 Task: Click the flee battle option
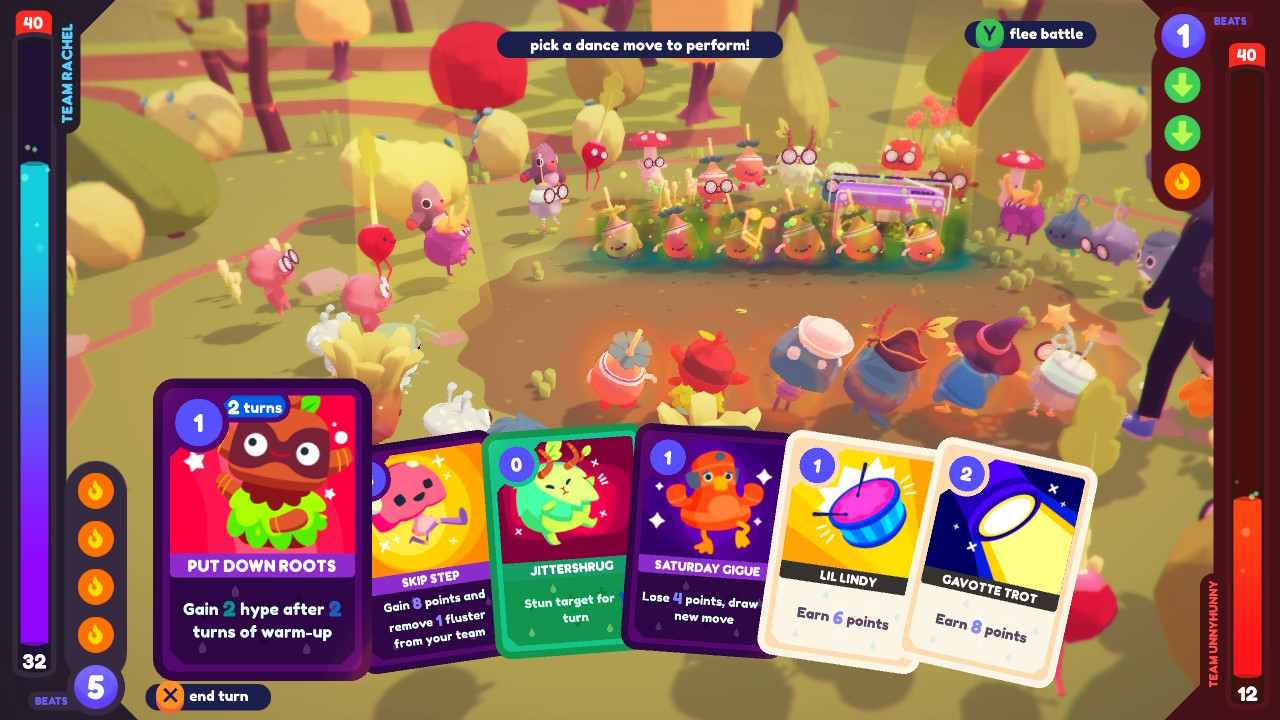(1030, 34)
